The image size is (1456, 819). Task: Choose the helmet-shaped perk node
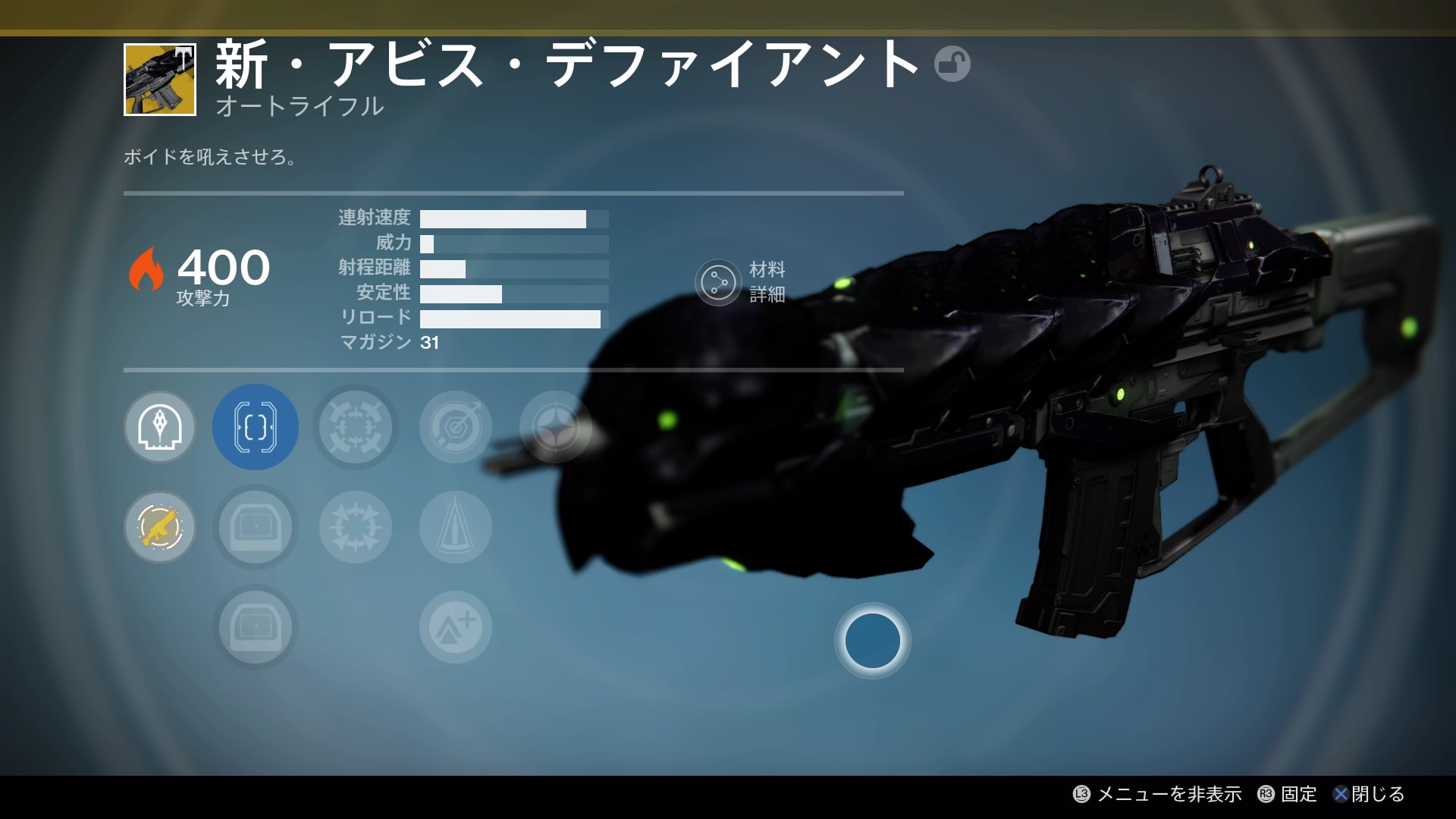coord(160,427)
